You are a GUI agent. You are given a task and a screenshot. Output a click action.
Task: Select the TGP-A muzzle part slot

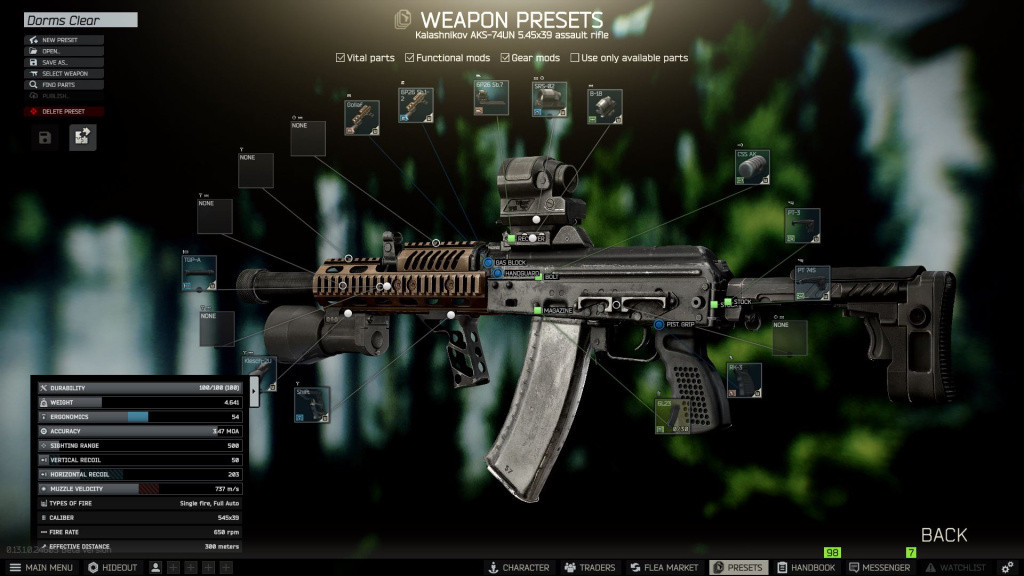click(199, 273)
